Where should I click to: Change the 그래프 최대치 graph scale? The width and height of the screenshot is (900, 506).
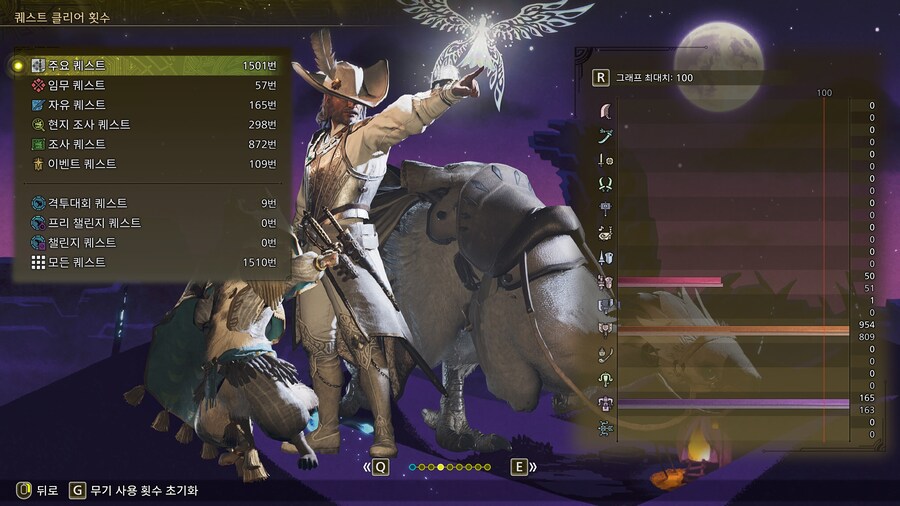[601, 77]
